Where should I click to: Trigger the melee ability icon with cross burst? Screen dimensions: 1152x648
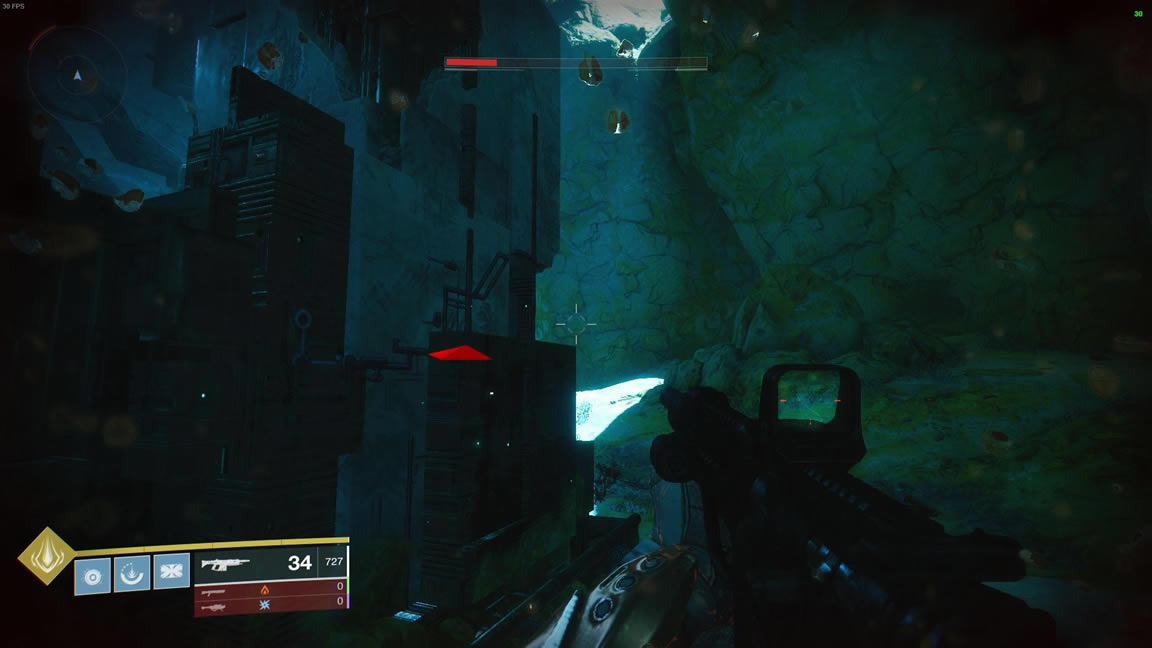[x=171, y=570]
